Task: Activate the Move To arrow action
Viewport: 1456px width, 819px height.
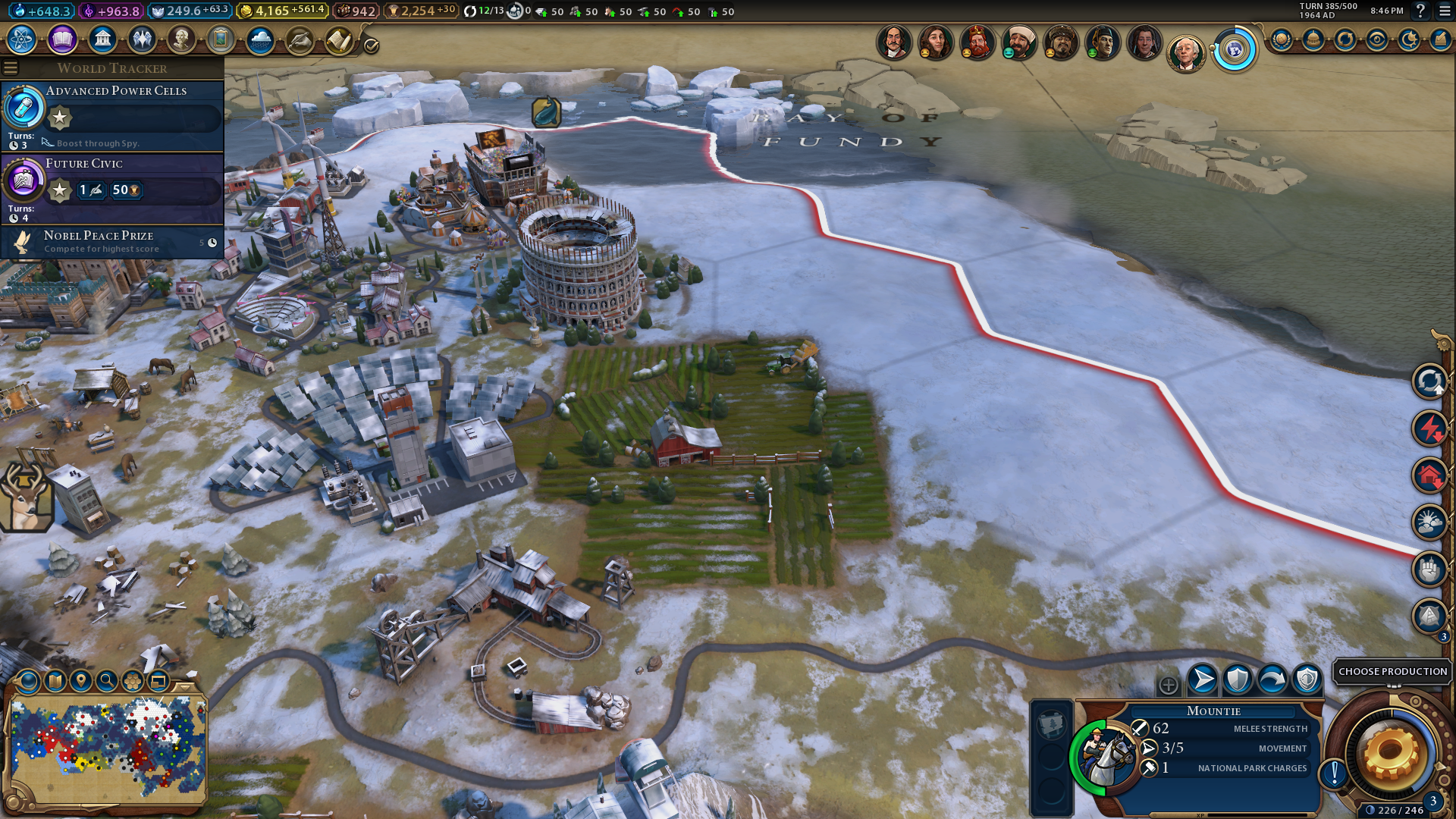Action: [1202, 679]
